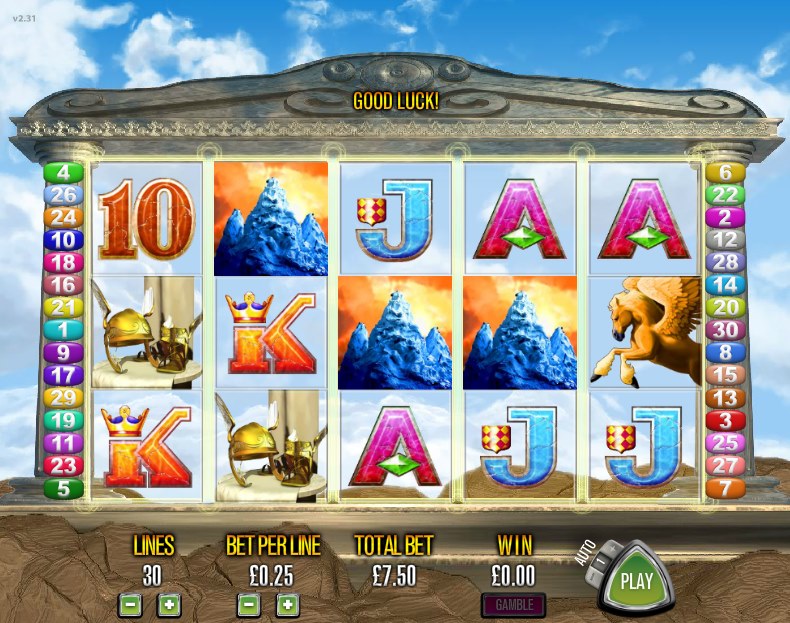790x623 pixels.
Task: Highlight payline 29 marker
Action: [x=63, y=398]
